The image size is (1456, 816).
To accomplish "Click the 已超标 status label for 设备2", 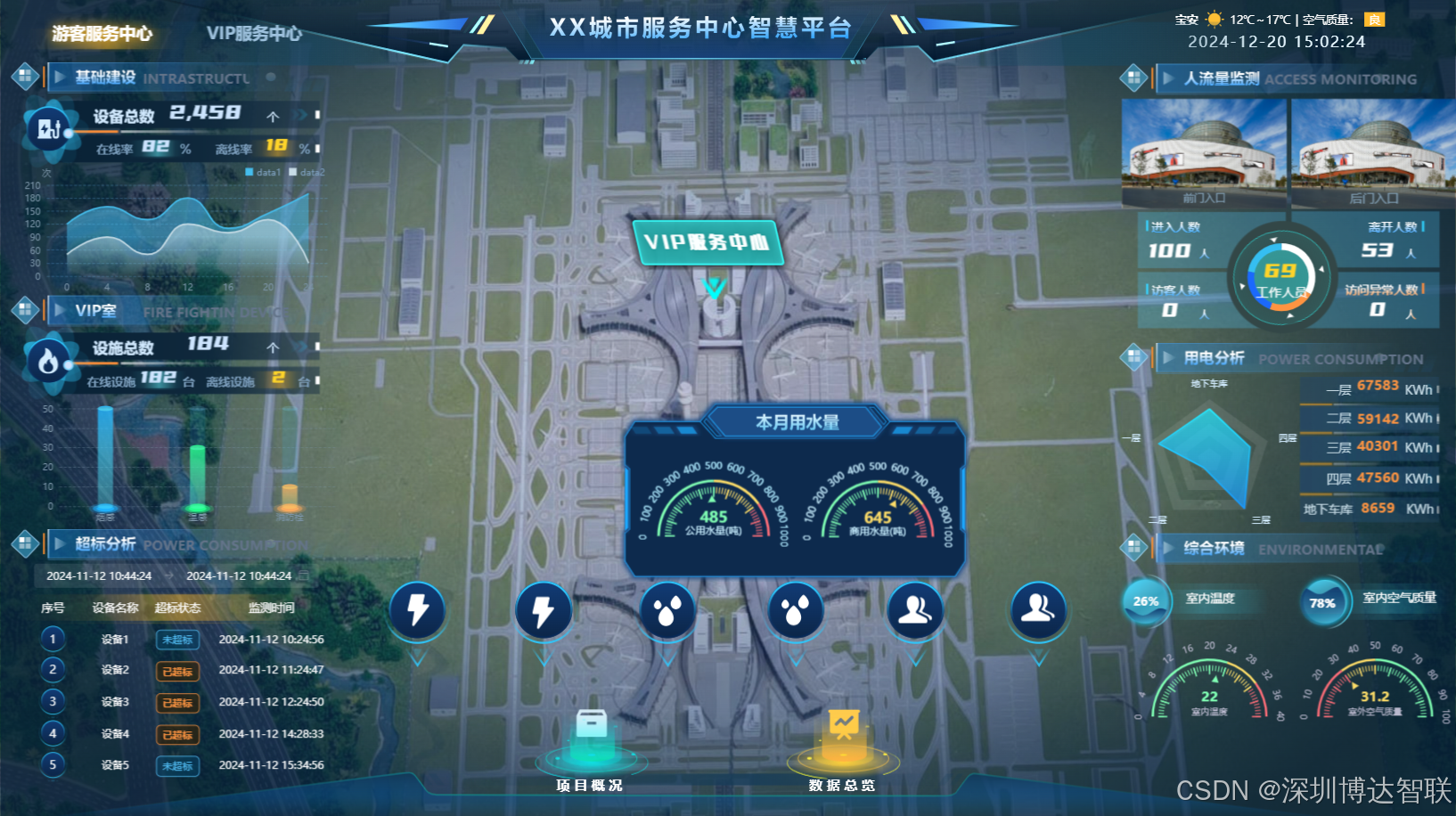I will (x=177, y=671).
